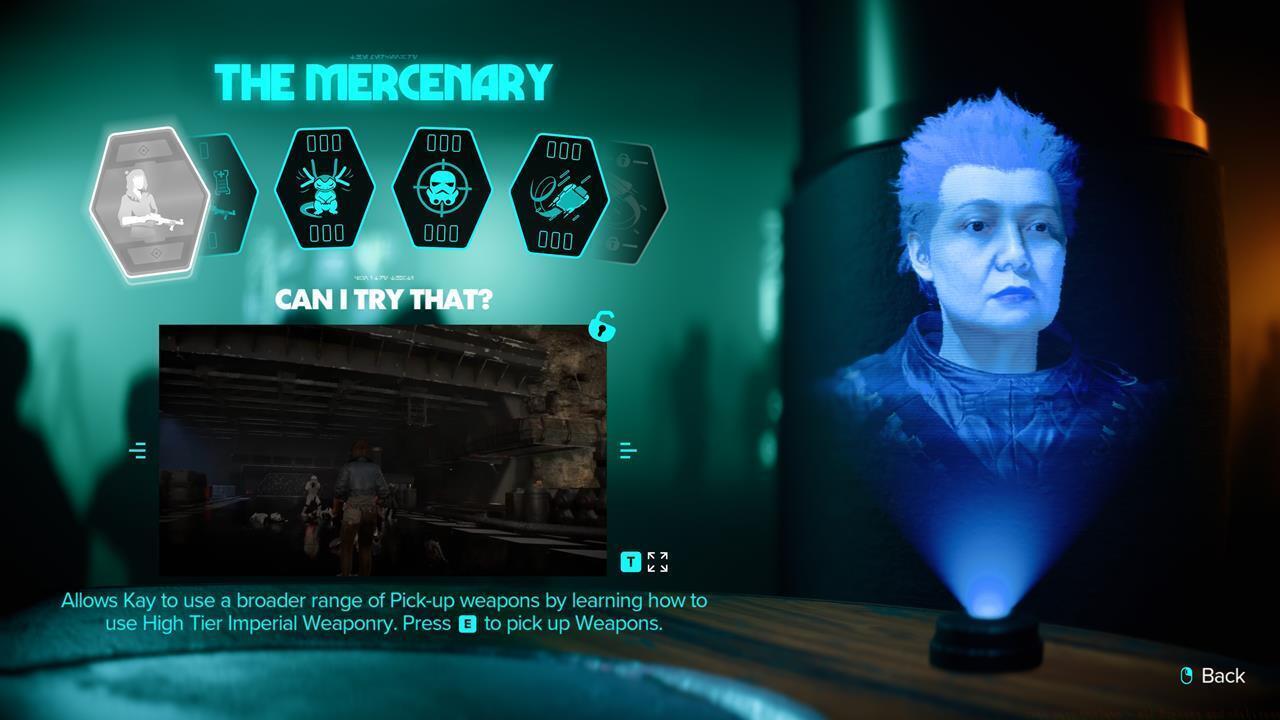Click the T keybind icon below the video
Viewport: 1280px width, 720px height.
click(630, 562)
